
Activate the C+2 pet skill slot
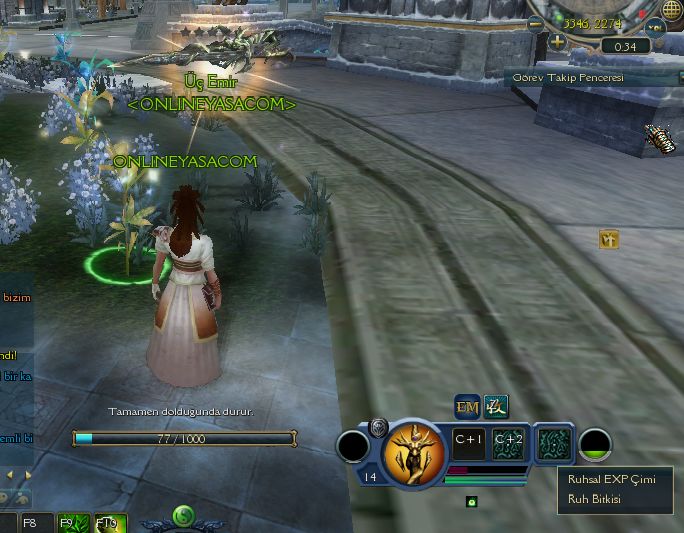click(508, 440)
